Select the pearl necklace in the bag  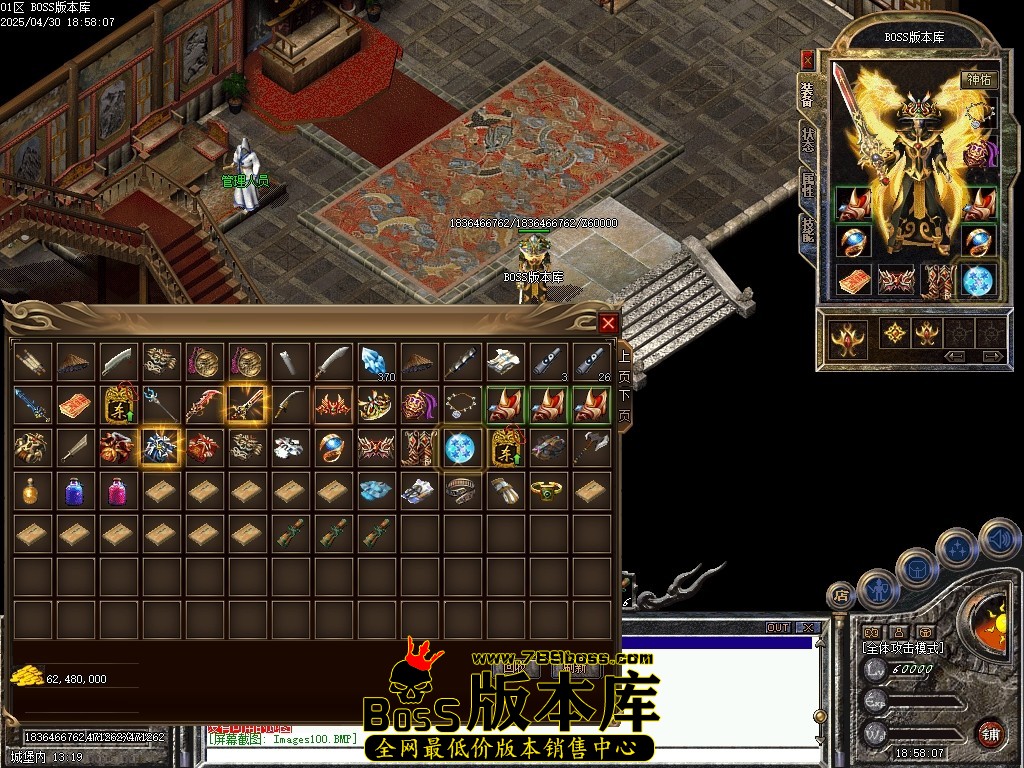461,404
